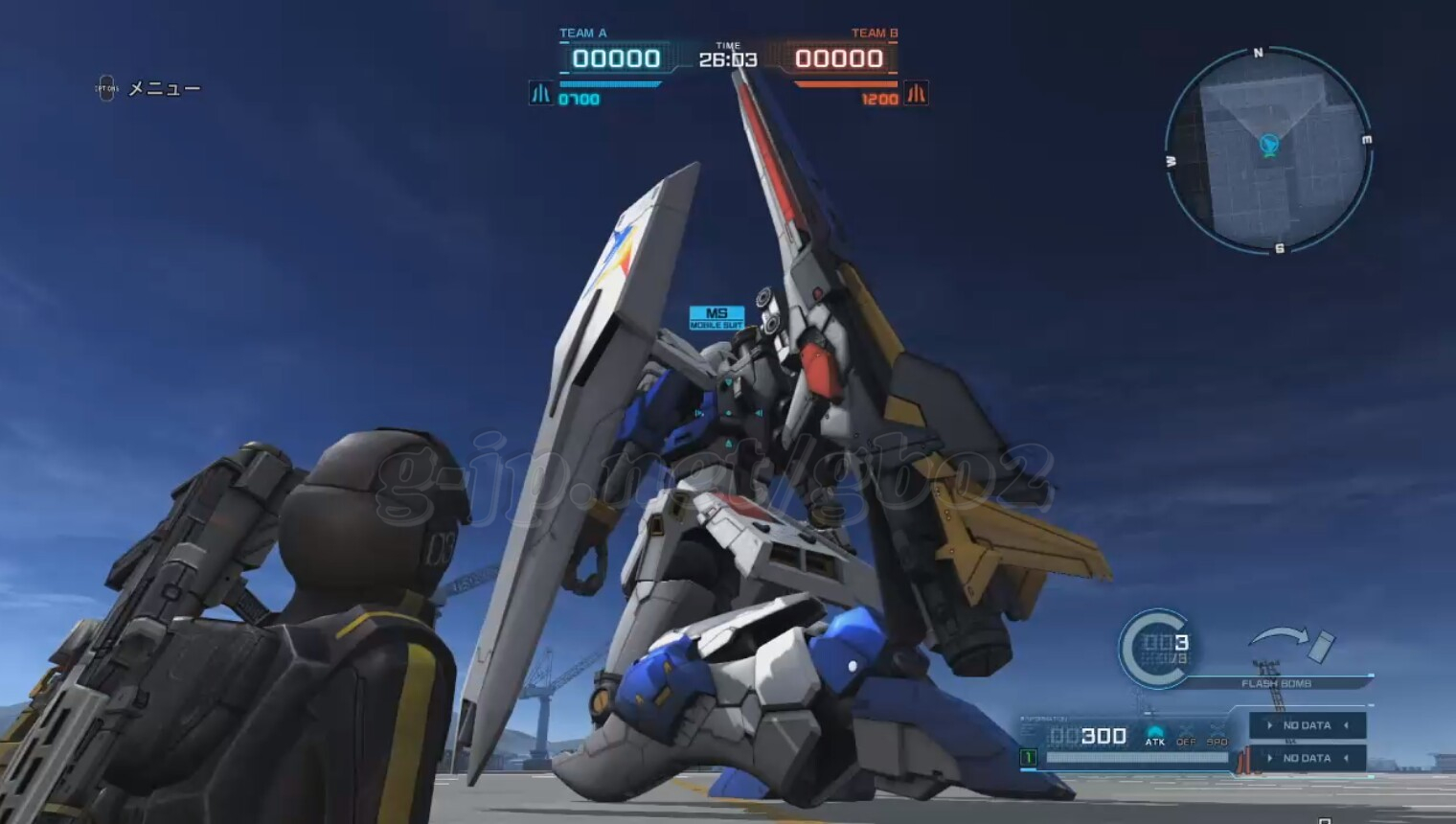
Task: Open the メニュー menu label
Action: point(164,89)
